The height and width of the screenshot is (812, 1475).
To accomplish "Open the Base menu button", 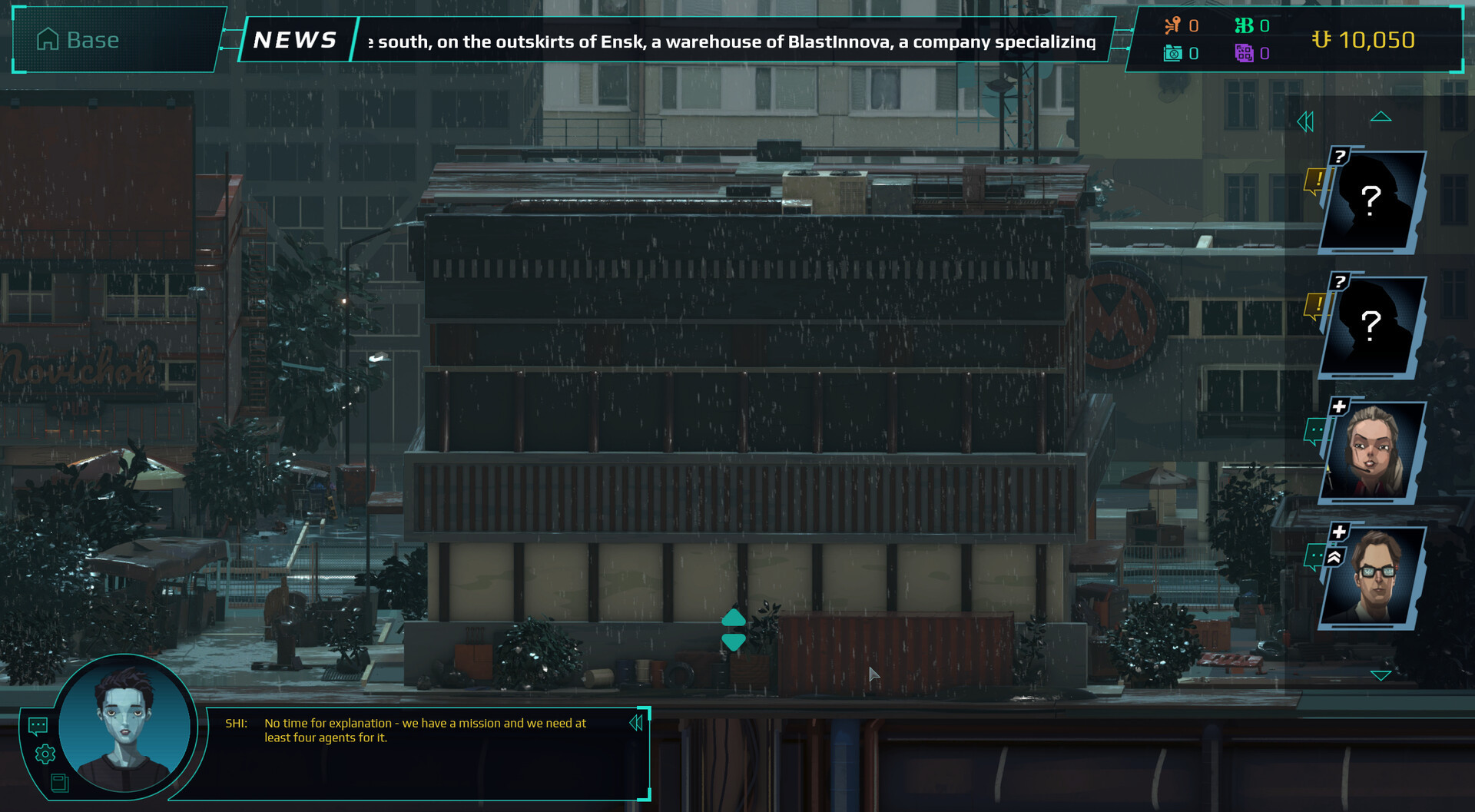I will (80, 40).
